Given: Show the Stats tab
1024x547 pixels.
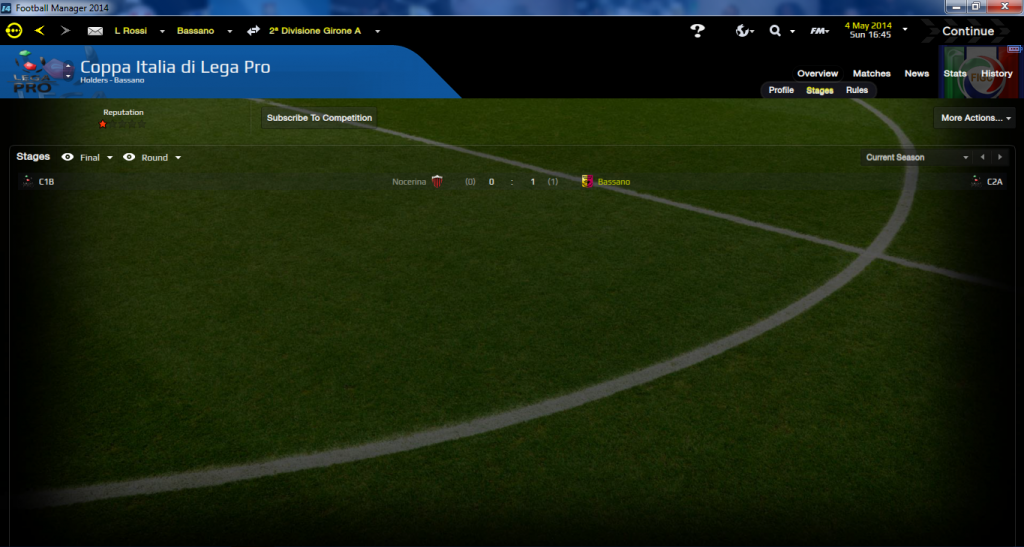Looking at the screenshot, I should coord(954,74).
